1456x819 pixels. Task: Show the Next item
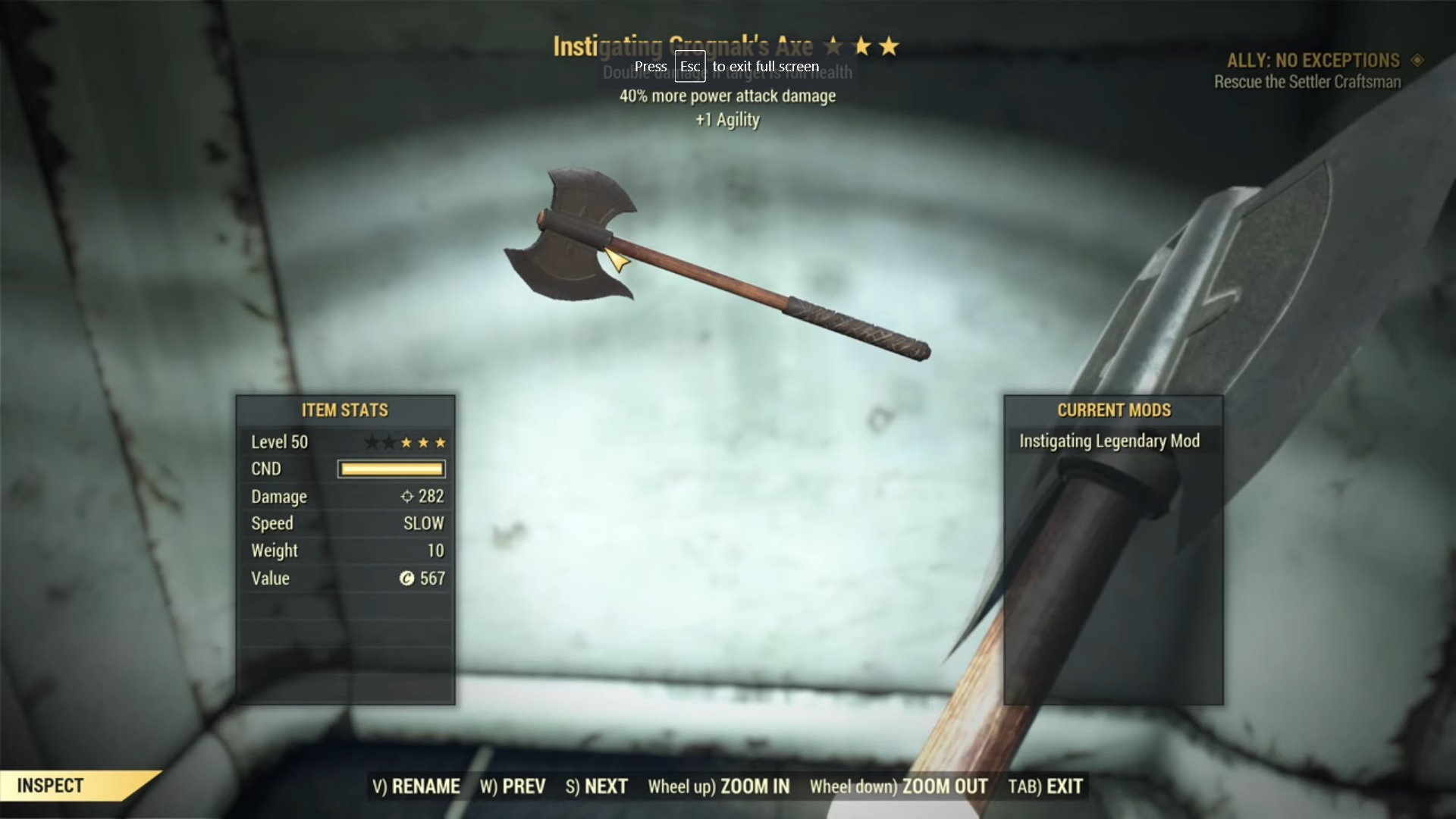(x=597, y=786)
